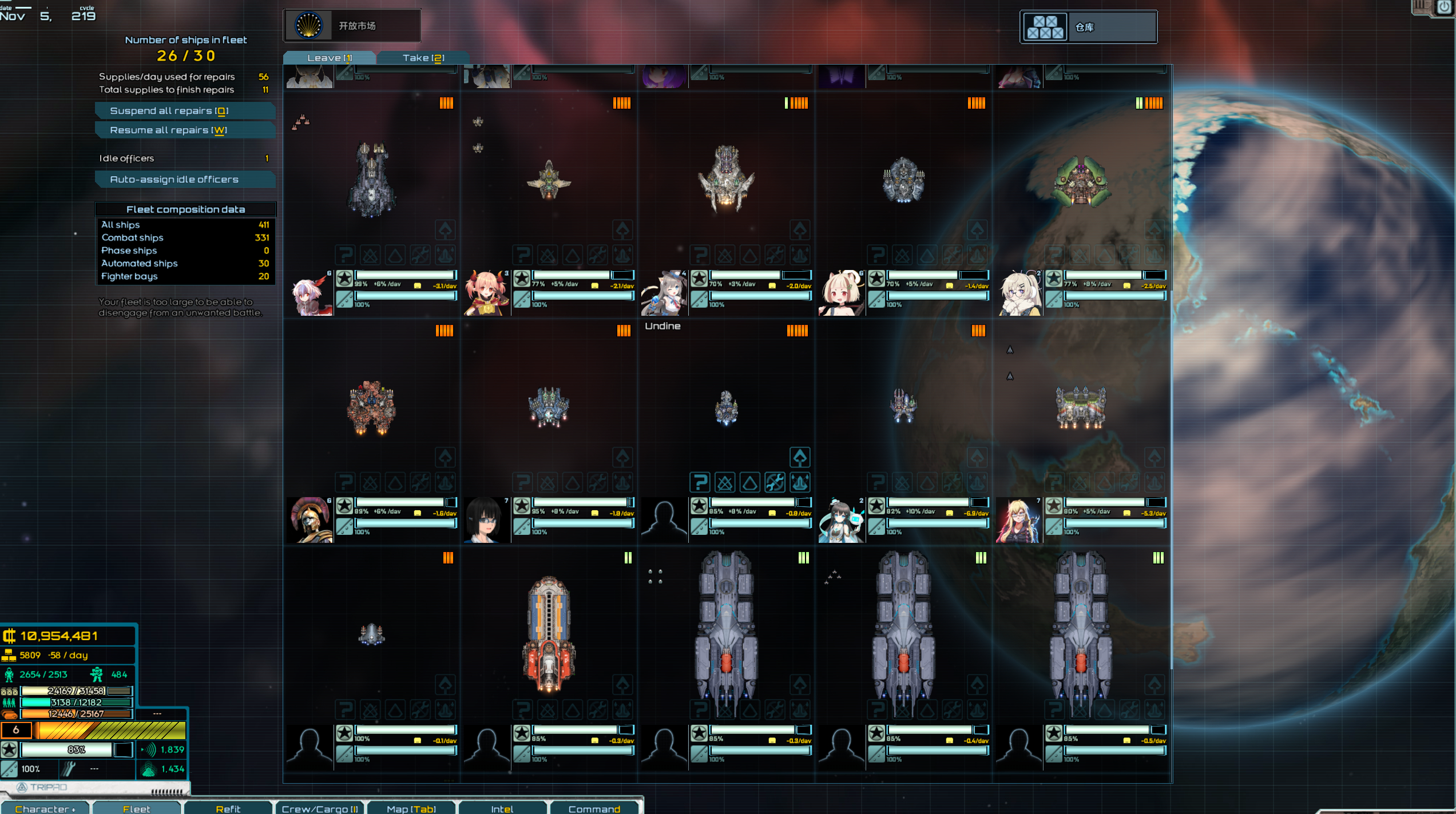The image size is (1456, 814).
Task: Click the wrench repair icon on Undine
Action: pos(775,483)
